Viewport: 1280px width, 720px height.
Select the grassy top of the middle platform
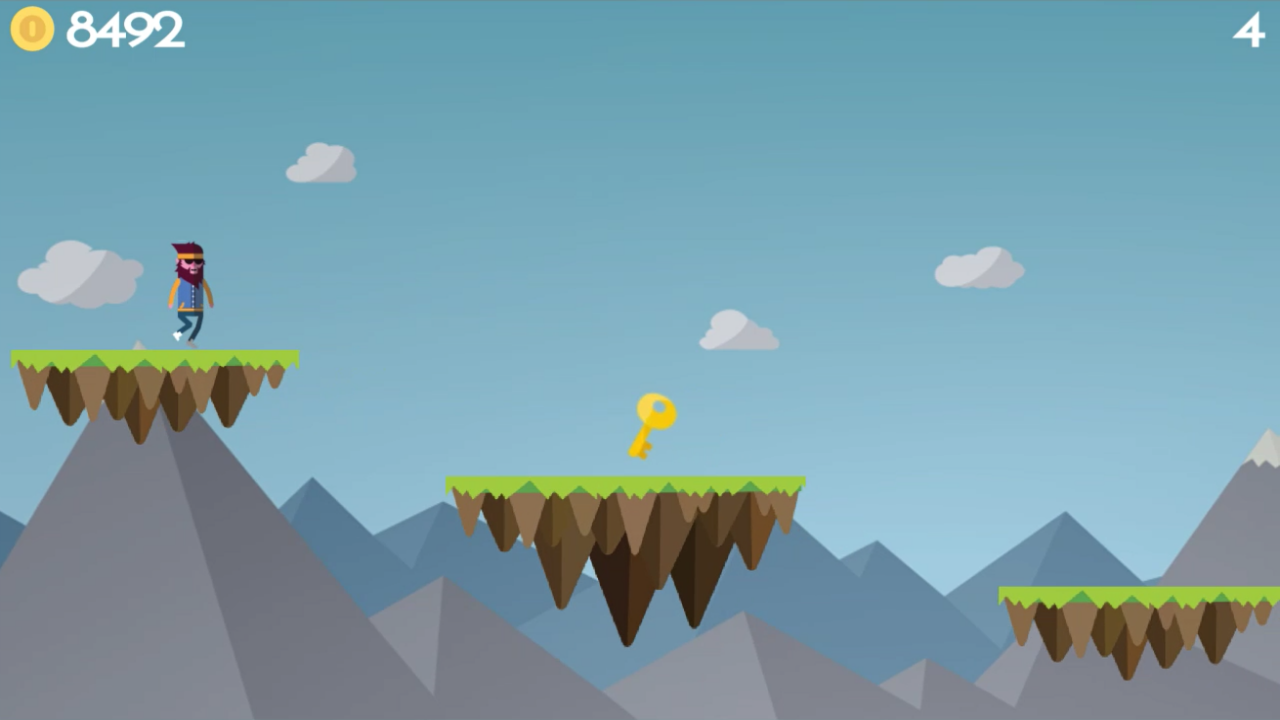tap(625, 482)
